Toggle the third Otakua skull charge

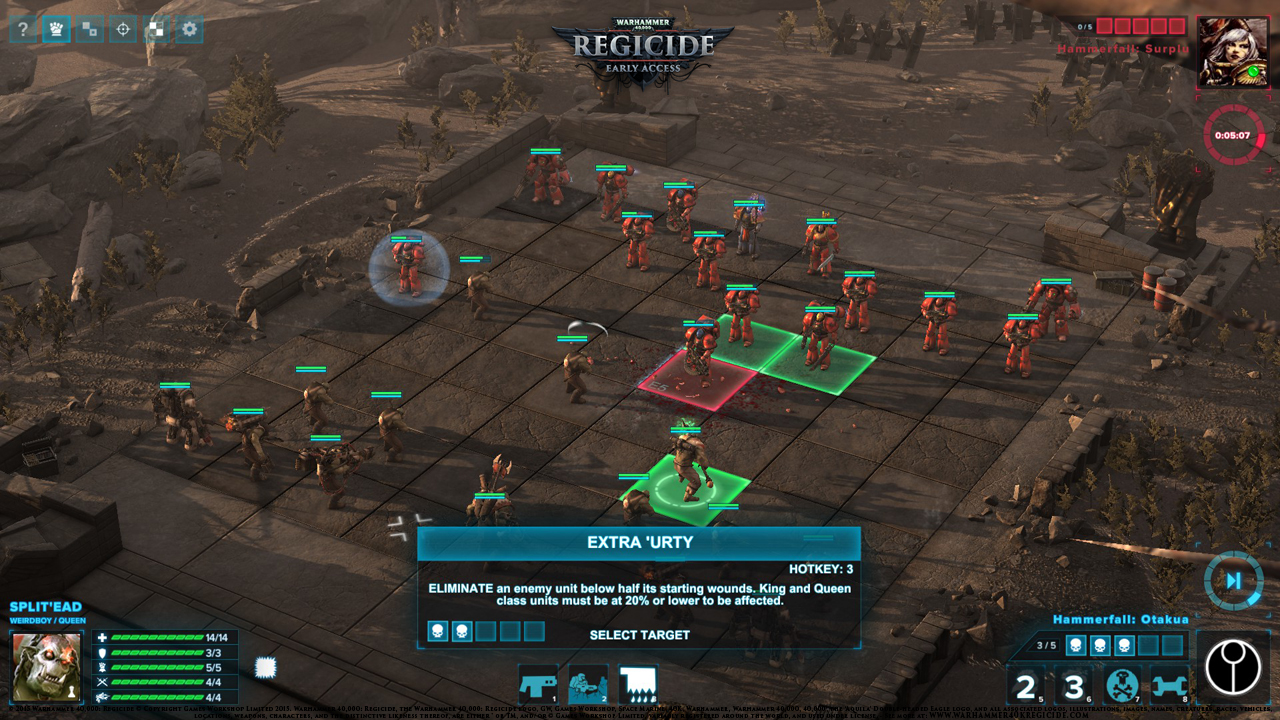click(x=1122, y=645)
